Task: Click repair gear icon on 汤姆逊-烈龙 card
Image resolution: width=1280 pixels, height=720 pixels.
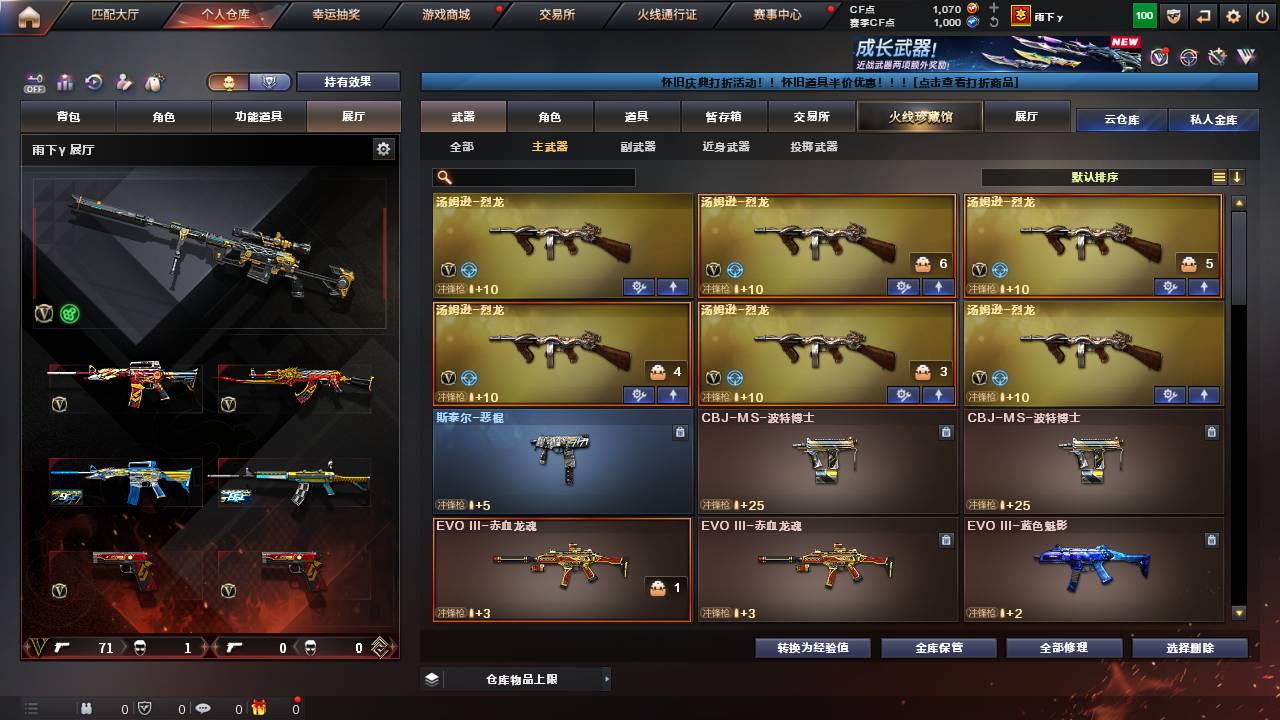Action: click(638, 287)
